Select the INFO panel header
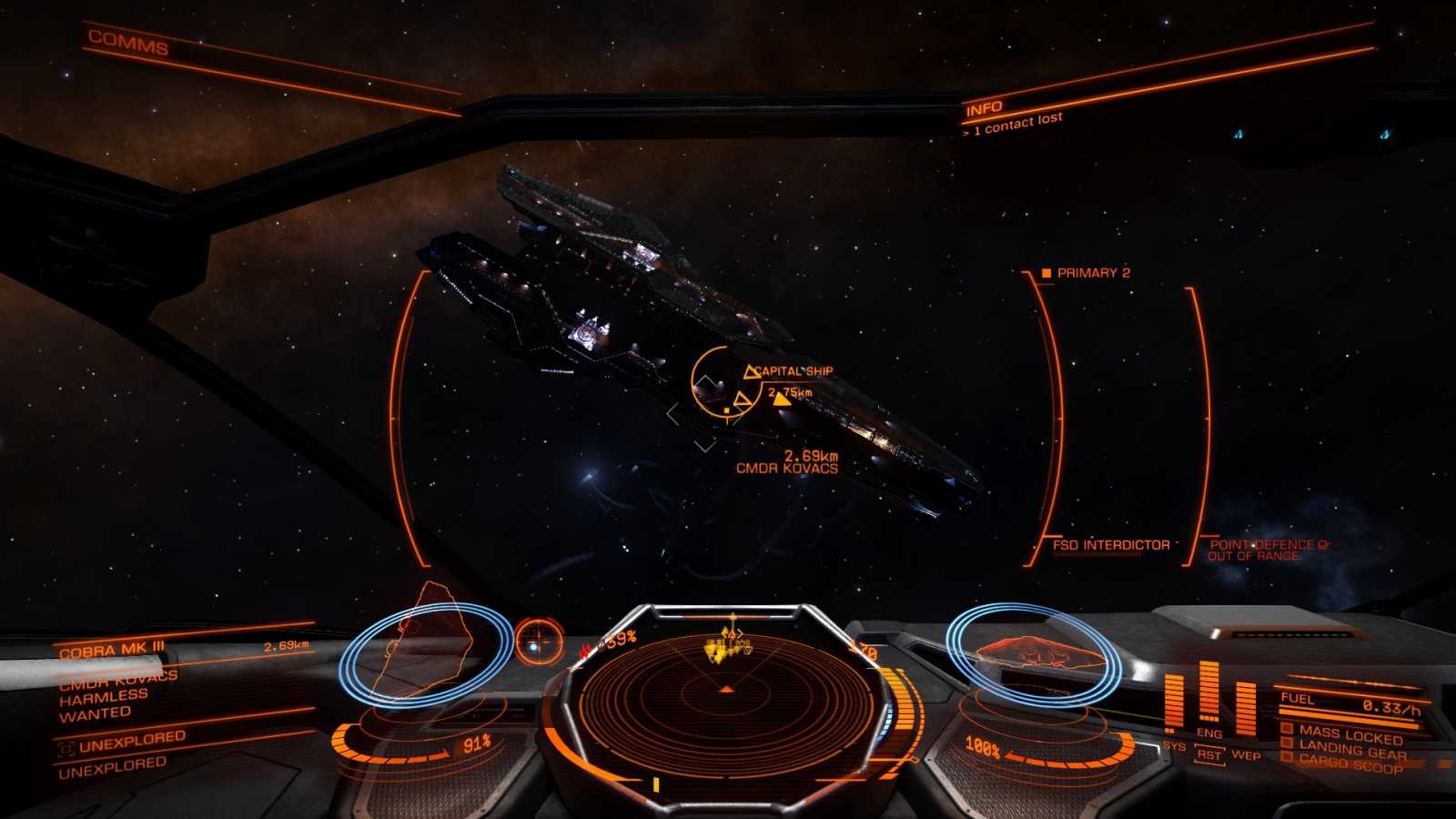1456x819 pixels. coord(984,108)
